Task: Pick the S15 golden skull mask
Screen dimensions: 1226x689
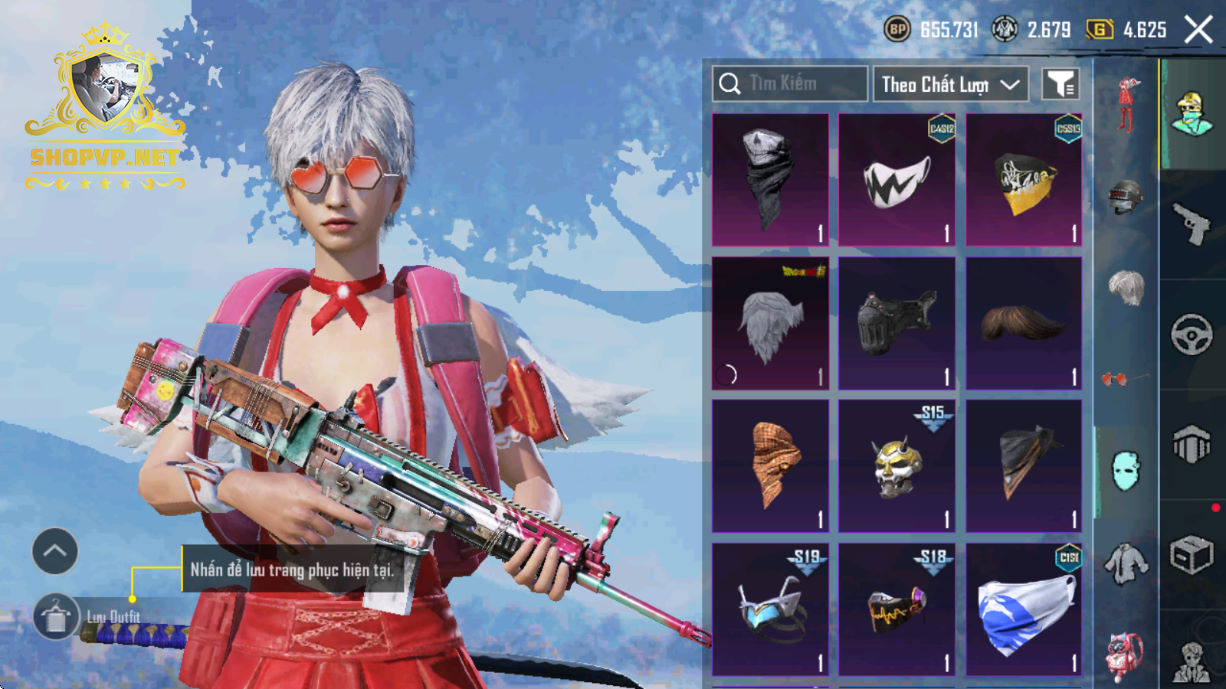Action: (897, 466)
